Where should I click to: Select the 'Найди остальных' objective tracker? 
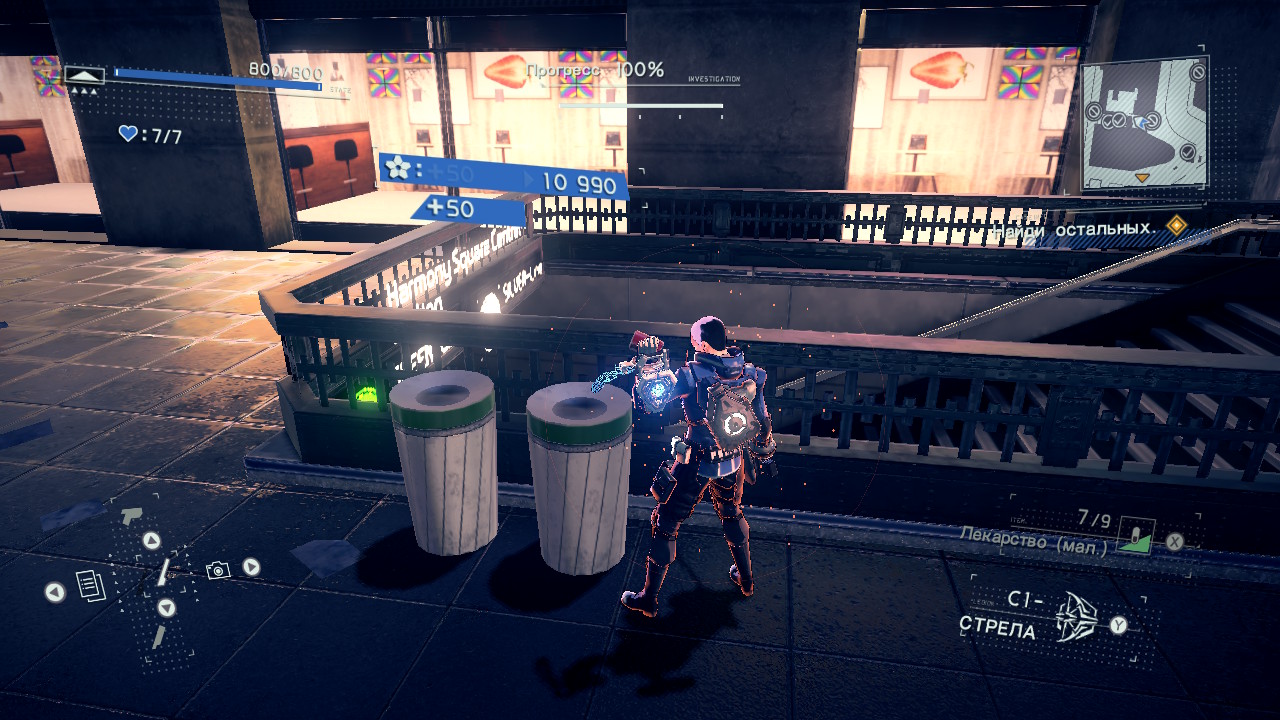1075,229
